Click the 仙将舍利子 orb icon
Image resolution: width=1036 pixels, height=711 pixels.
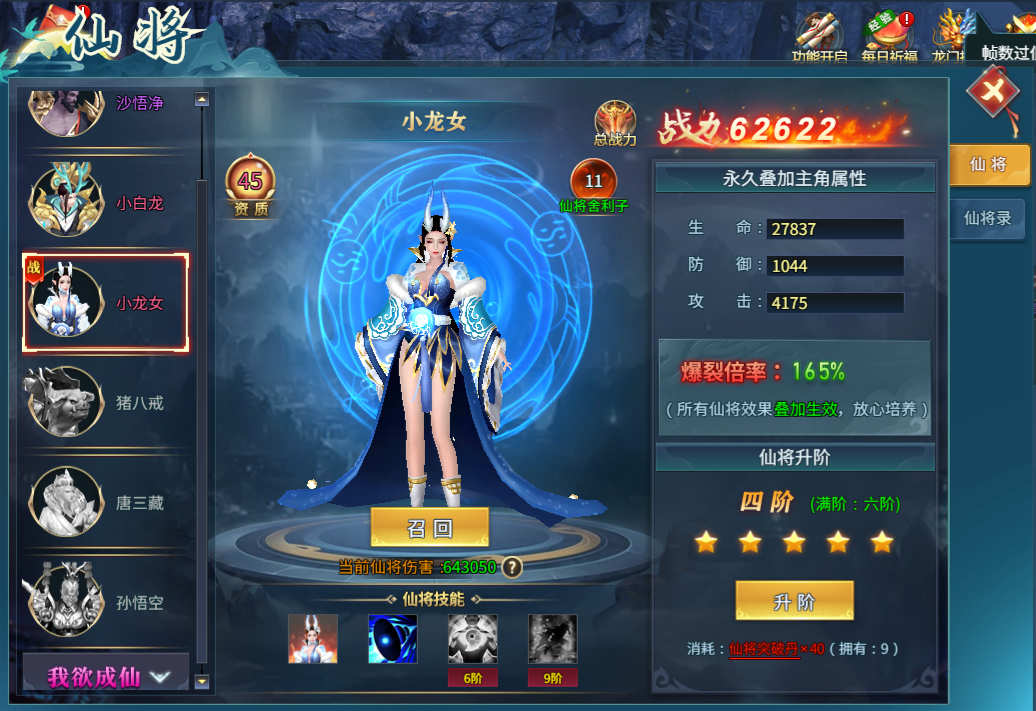(593, 183)
